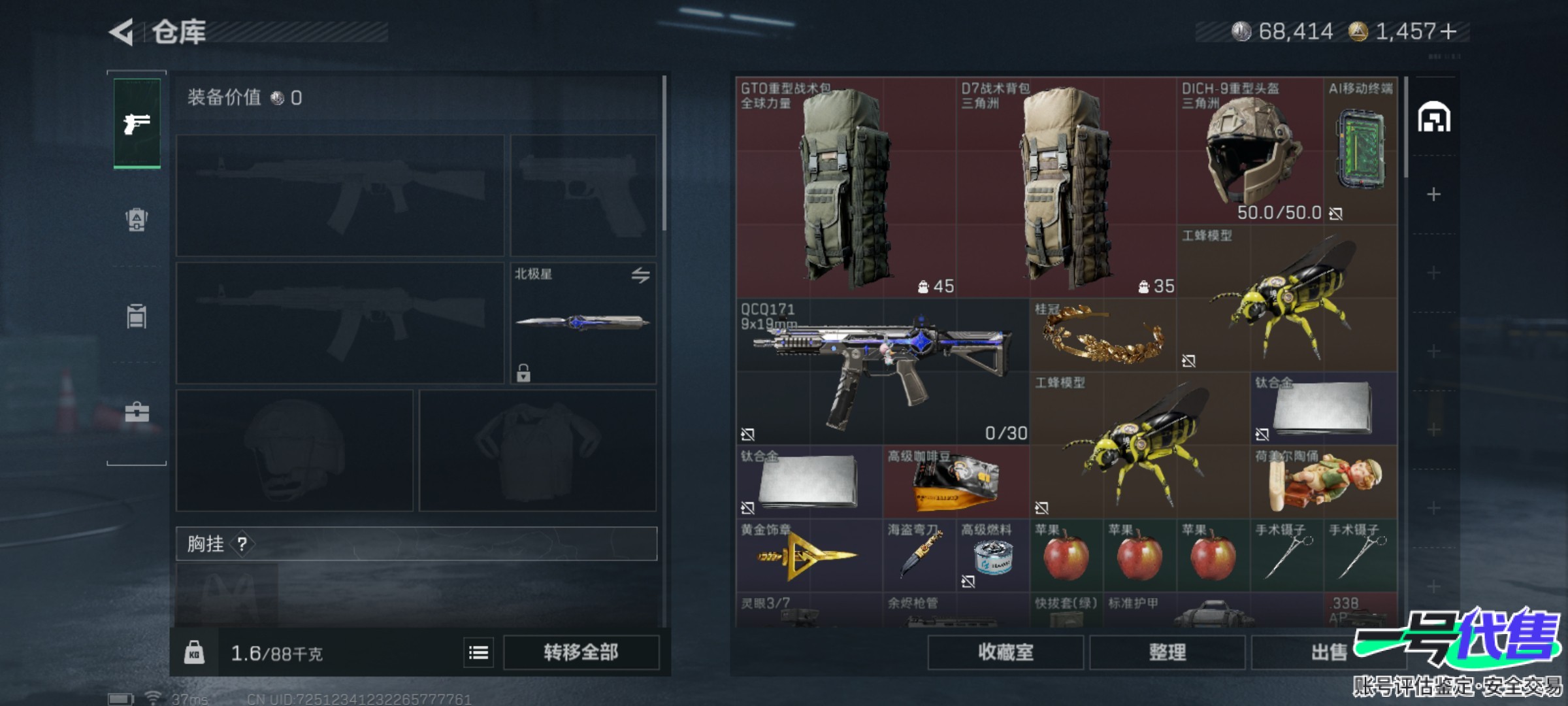Sort inventory with the 整理 button

[x=1167, y=652]
